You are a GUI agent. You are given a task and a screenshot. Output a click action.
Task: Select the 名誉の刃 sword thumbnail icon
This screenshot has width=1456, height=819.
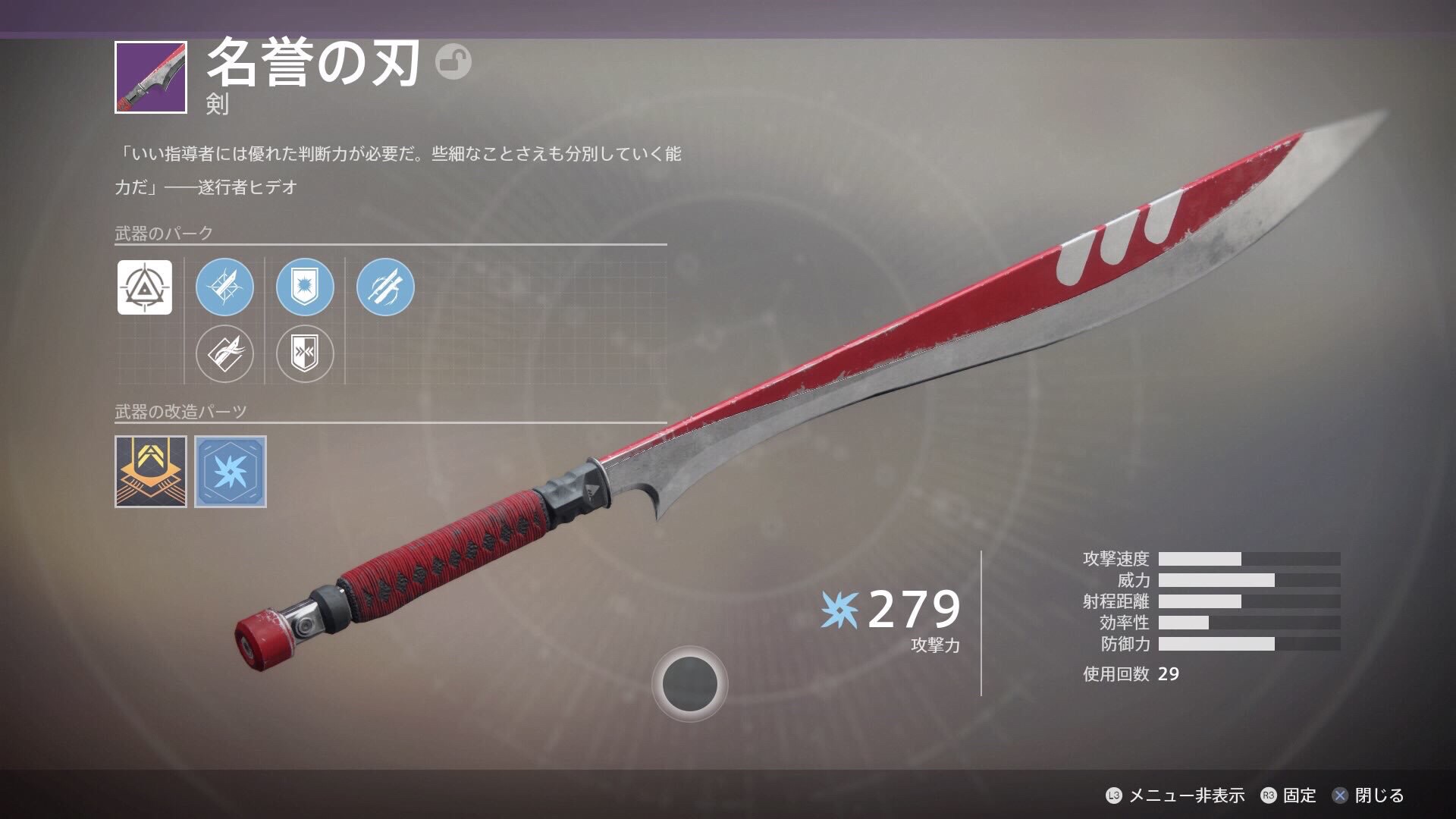pyautogui.click(x=151, y=77)
